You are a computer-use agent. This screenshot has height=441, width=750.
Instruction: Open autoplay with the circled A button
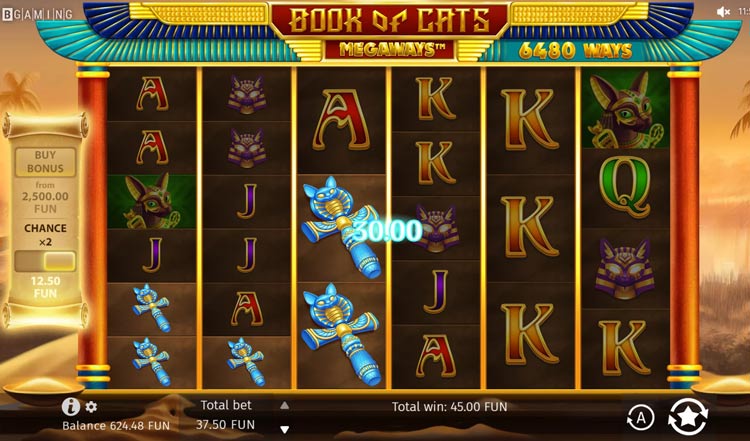click(638, 417)
